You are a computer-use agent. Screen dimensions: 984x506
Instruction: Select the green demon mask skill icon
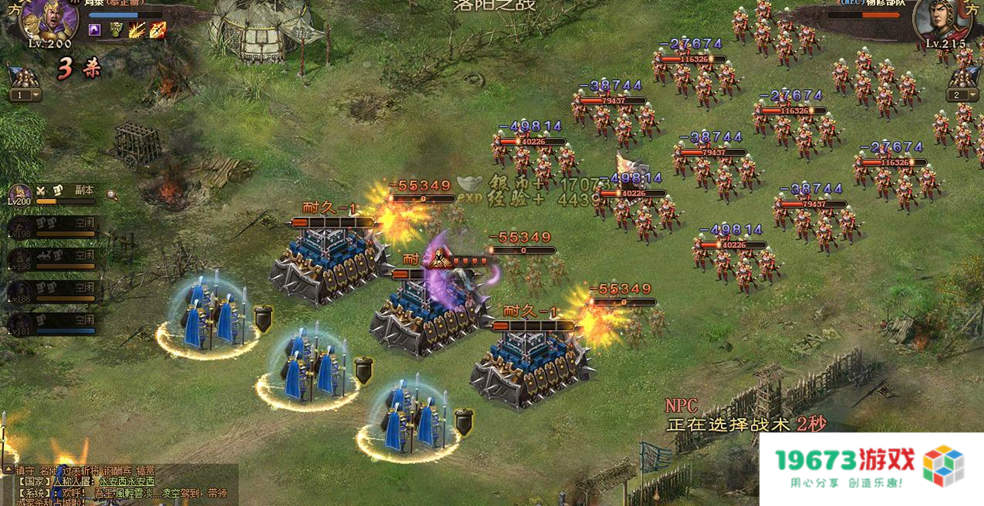117,31
